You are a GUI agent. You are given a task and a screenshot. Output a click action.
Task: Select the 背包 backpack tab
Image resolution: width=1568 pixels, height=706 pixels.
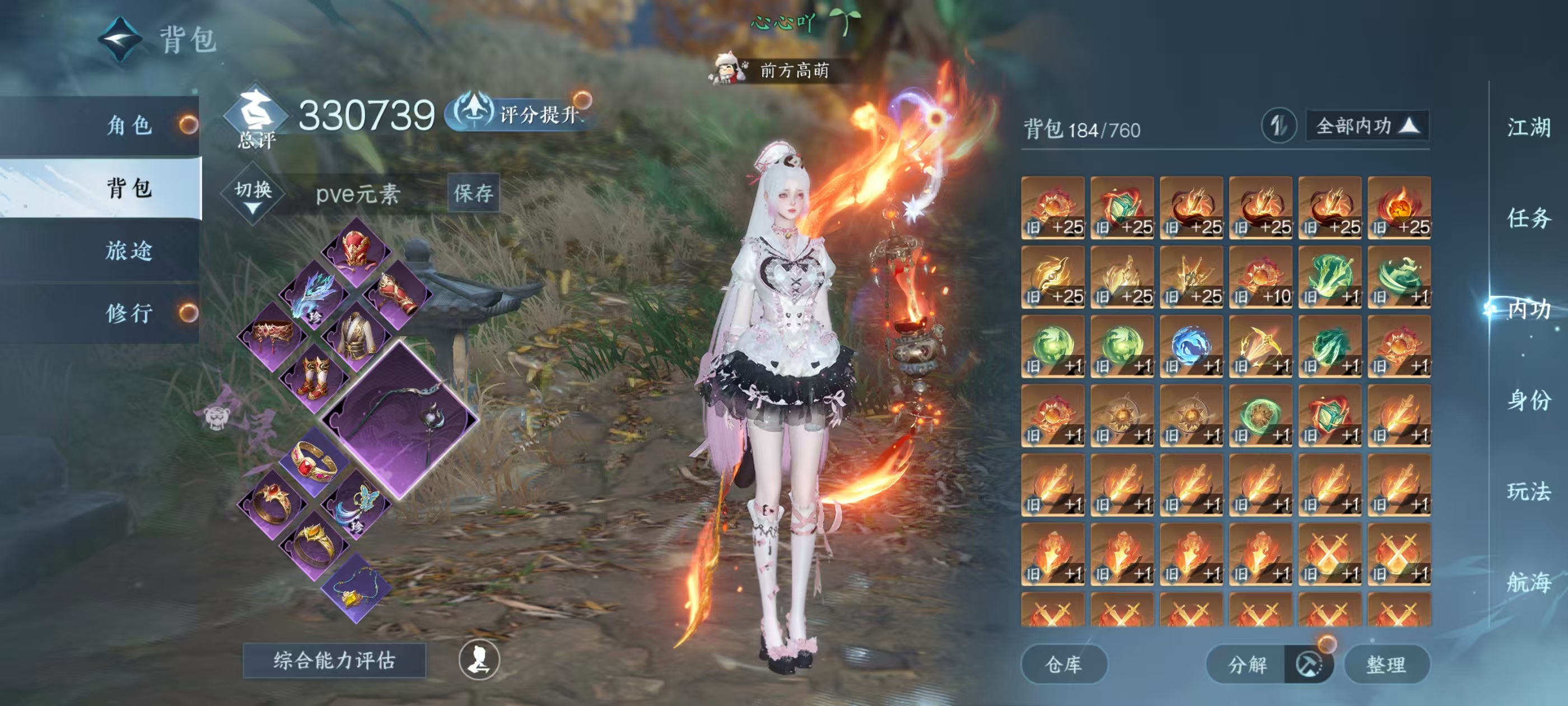pyautogui.click(x=128, y=188)
